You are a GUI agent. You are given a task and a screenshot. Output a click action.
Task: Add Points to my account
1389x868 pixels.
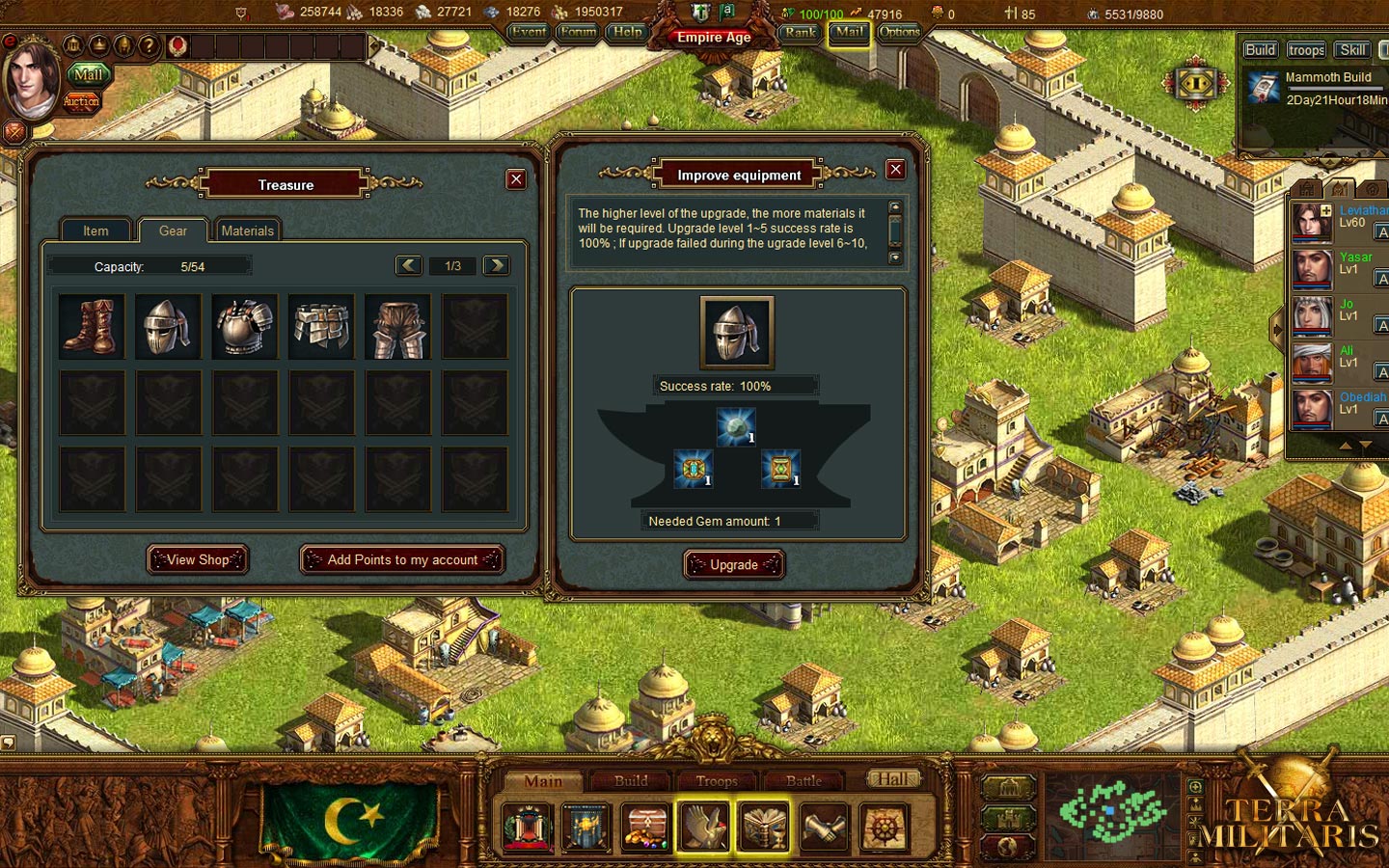pyautogui.click(x=402, y=559)
